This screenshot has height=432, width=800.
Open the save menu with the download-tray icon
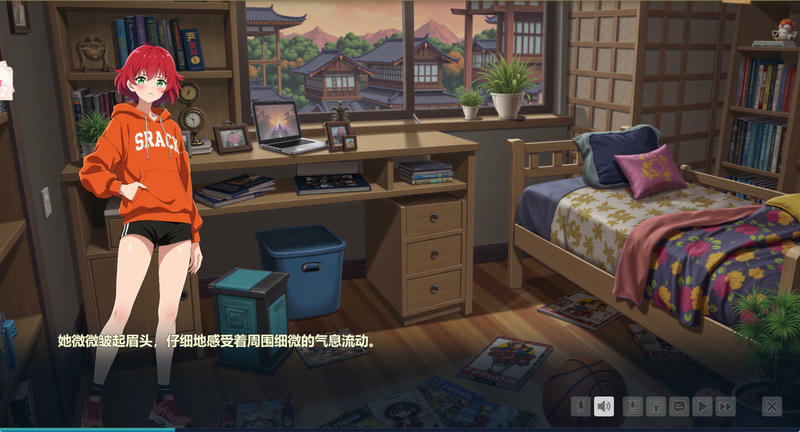(633, 406)
